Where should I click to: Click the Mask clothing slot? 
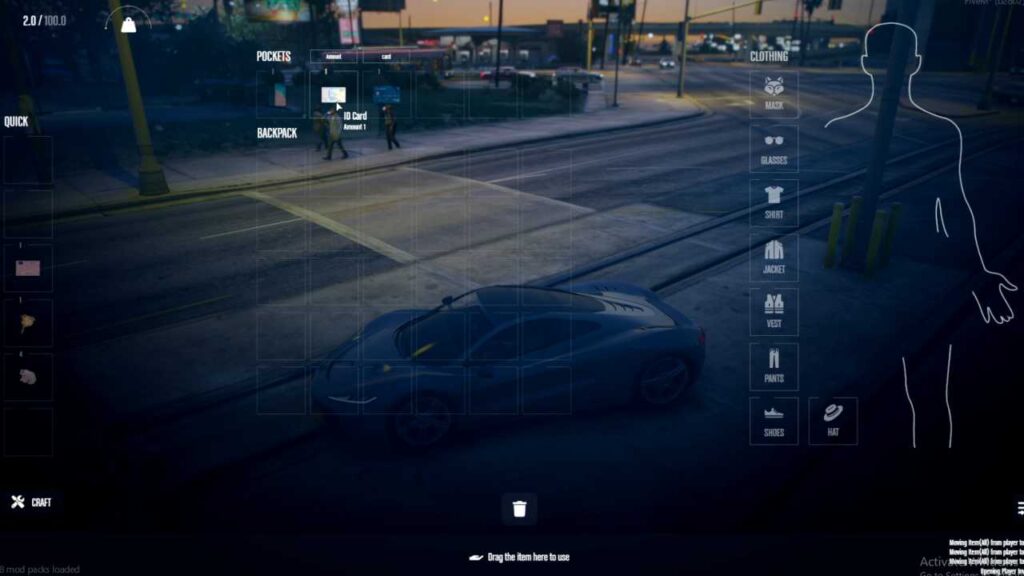pos(774,94)
